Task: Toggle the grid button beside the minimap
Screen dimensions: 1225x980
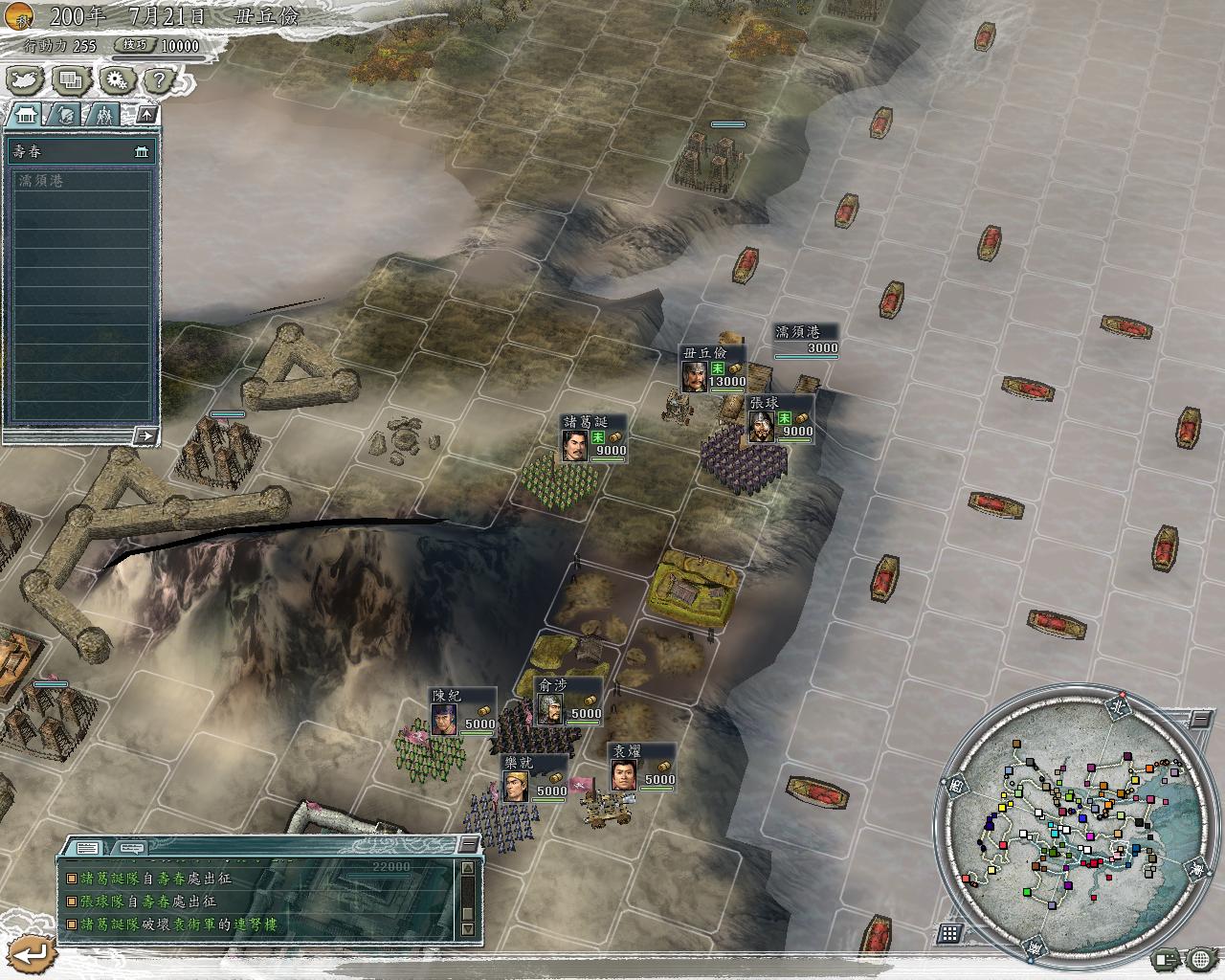Action: click(949, 933)
